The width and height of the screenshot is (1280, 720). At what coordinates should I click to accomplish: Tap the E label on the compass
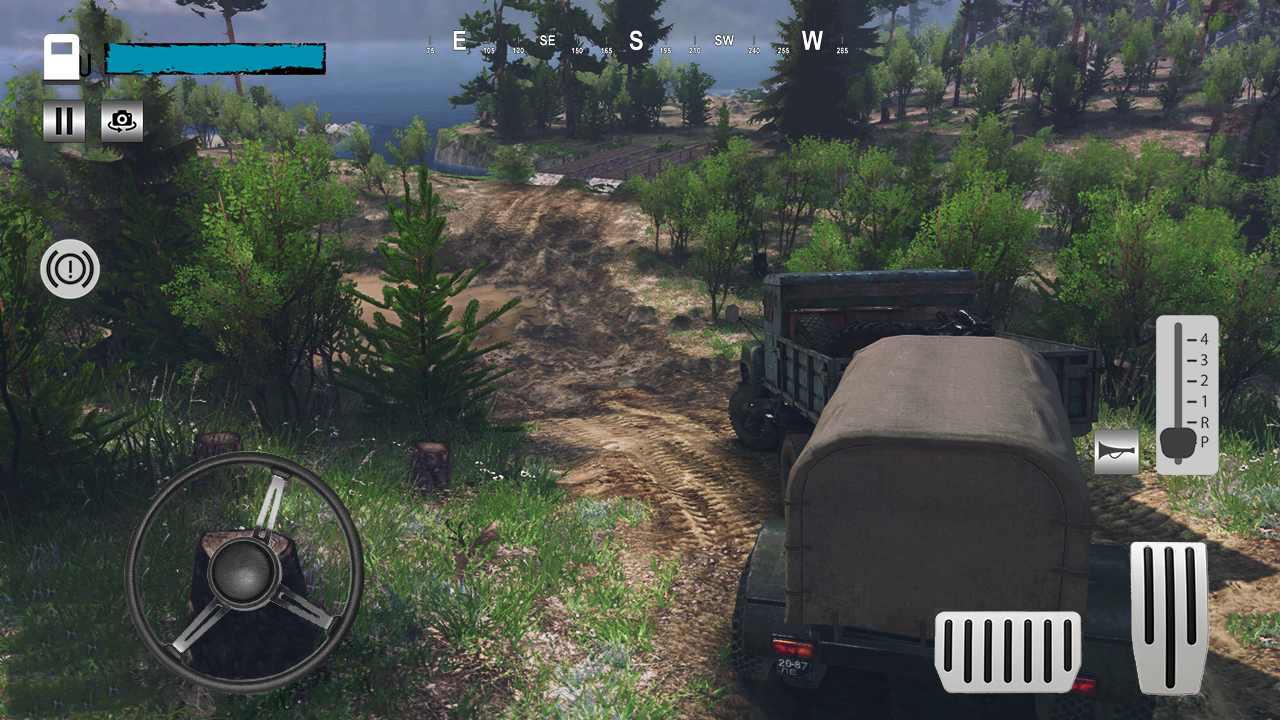point(459,41)
